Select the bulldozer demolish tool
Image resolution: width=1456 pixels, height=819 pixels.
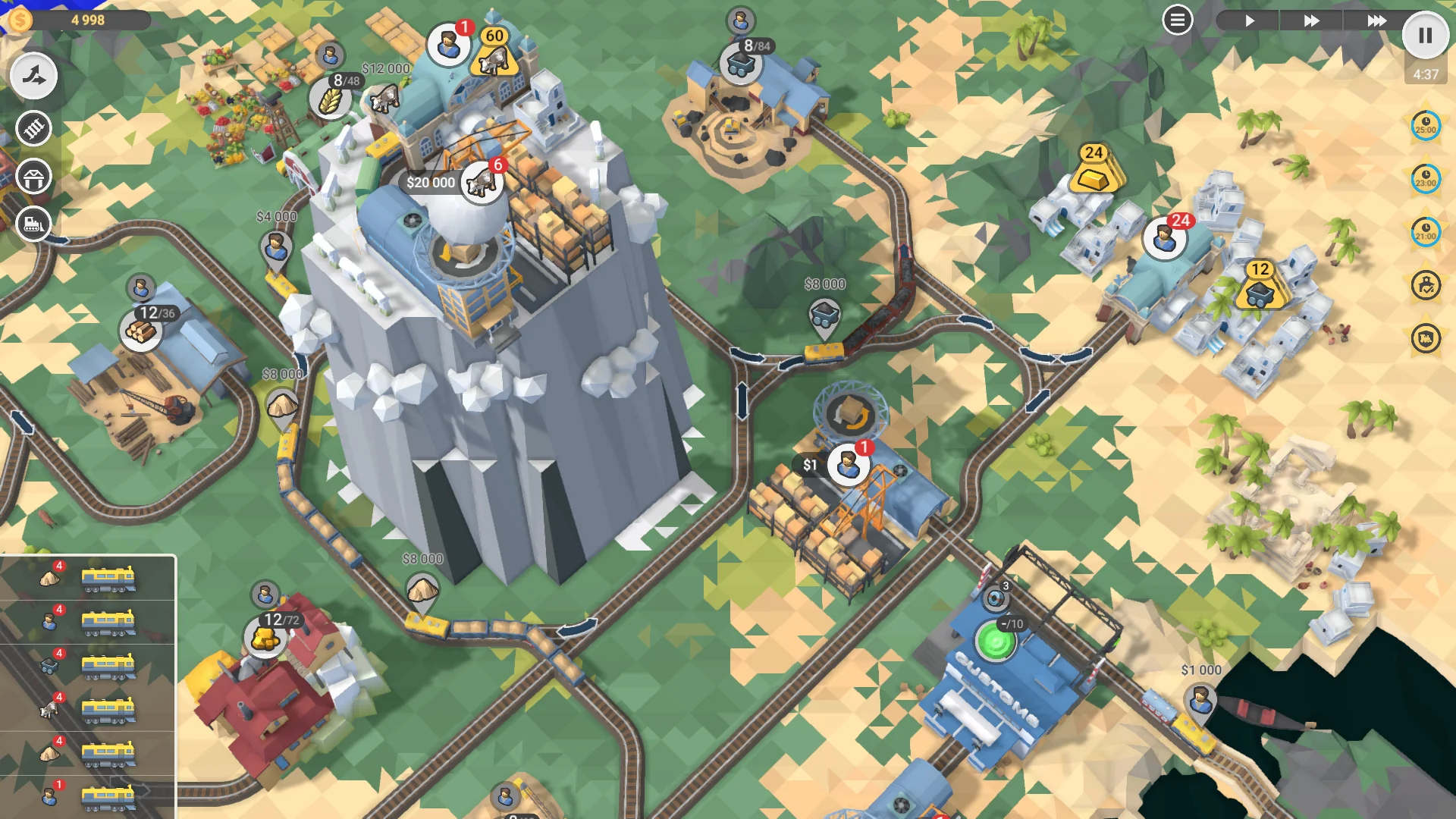(x=33, y=224)
